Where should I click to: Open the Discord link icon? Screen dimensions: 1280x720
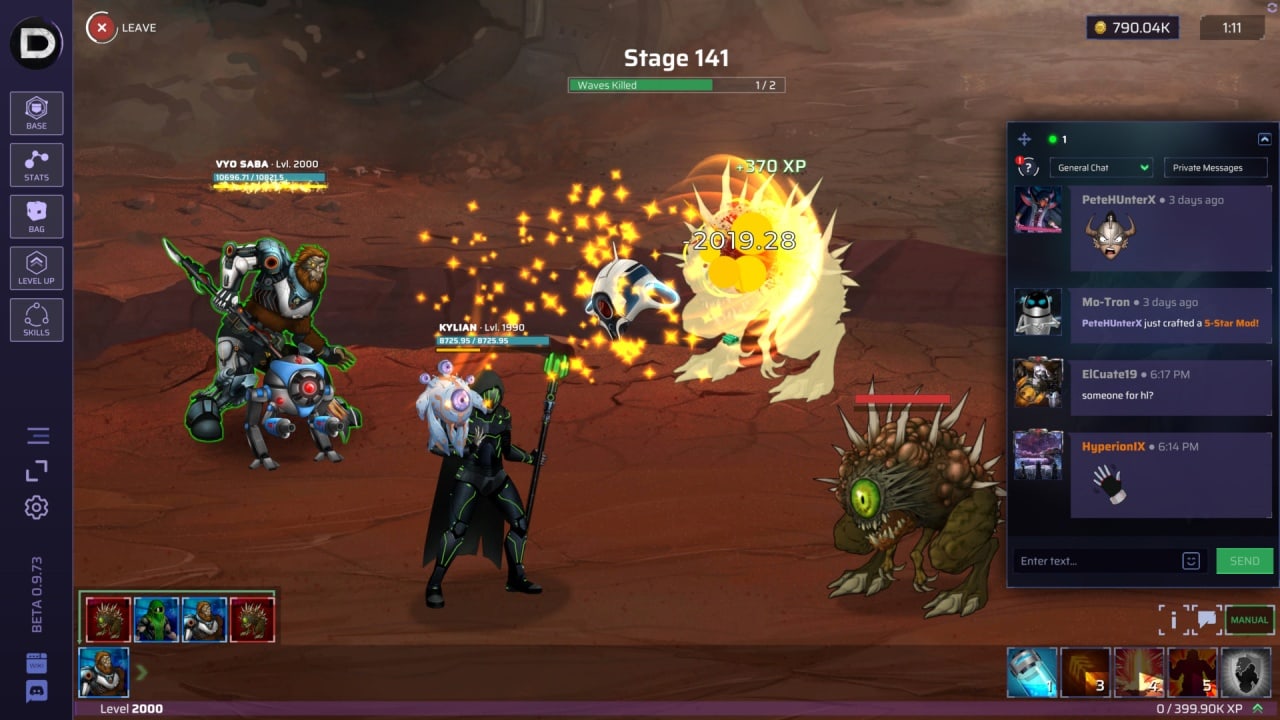(37, 690)
